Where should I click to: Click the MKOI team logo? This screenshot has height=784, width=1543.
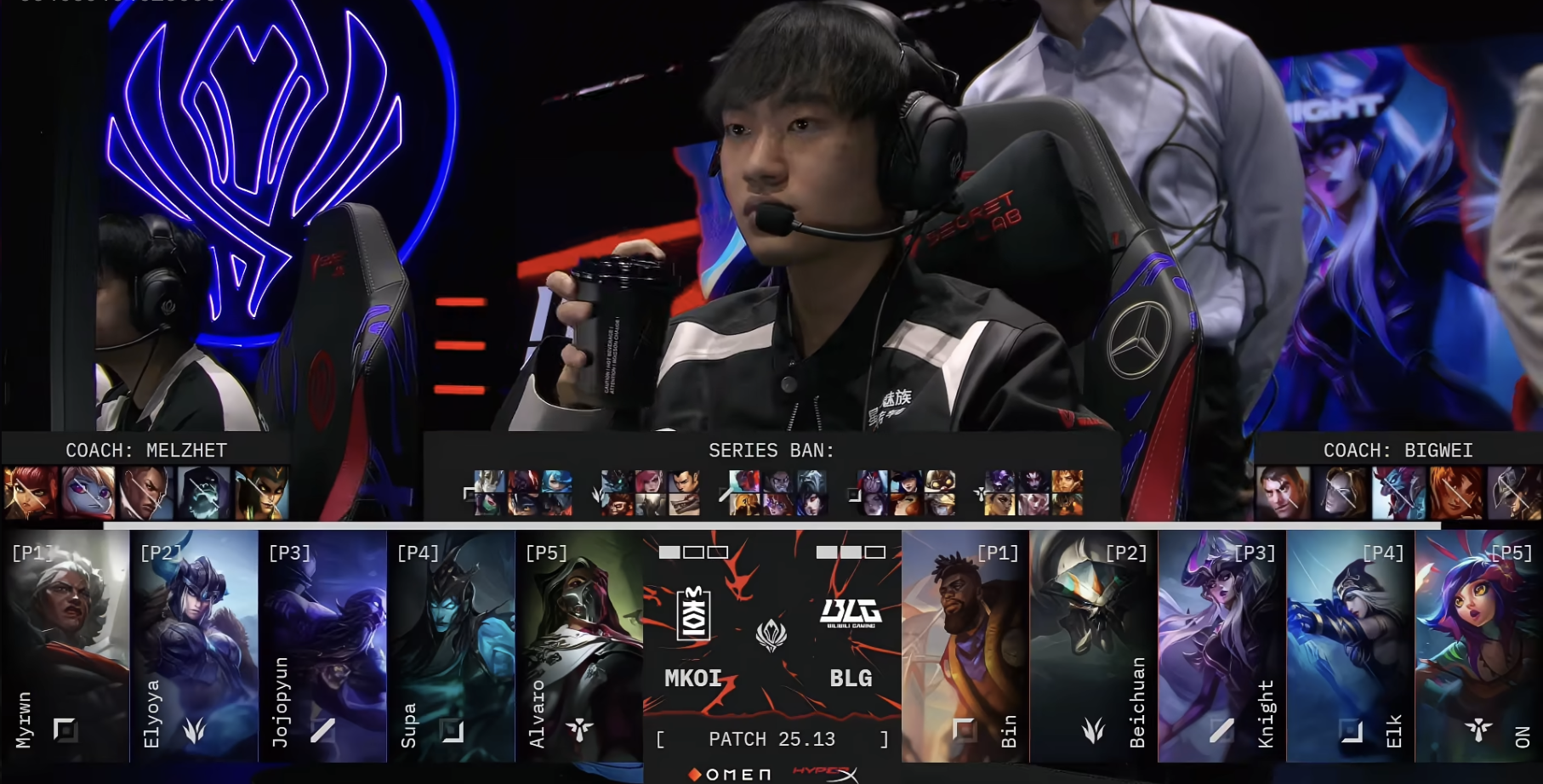[x=693, y=612]
